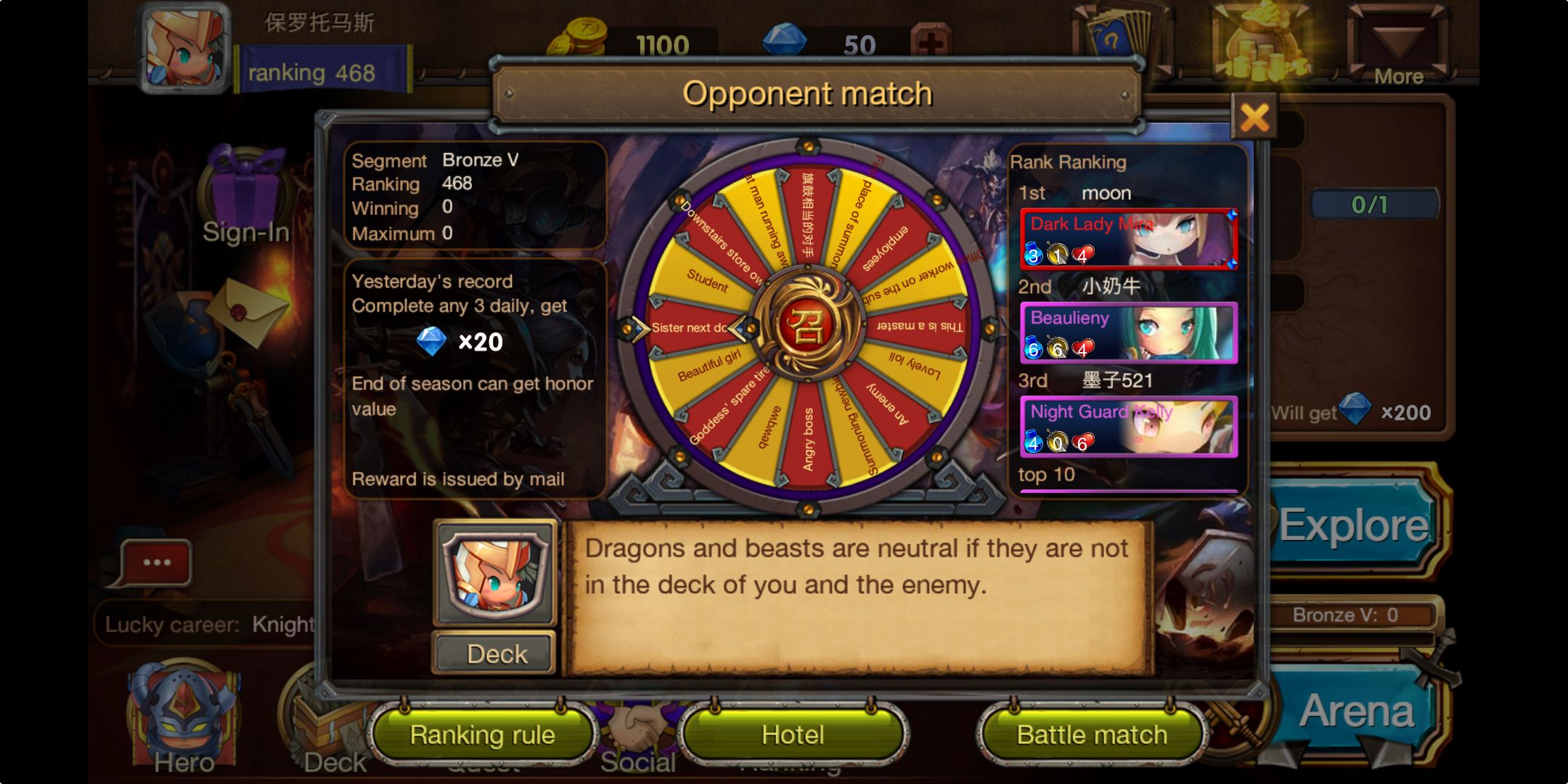Go to the Hotel
This screenshot has height=784, width=1568.
793,735
